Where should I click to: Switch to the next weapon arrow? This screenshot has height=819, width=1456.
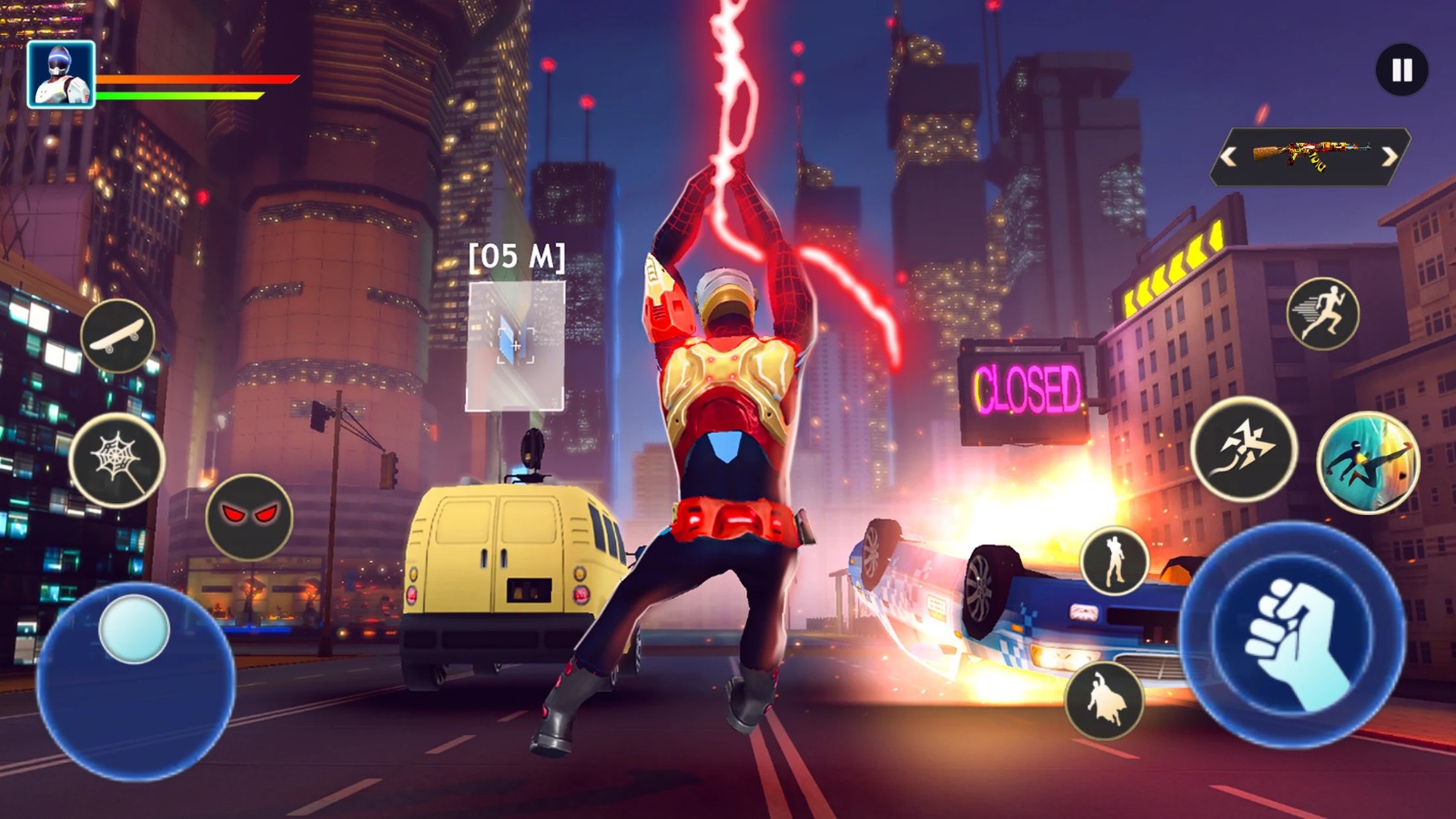click(1390, 157)
